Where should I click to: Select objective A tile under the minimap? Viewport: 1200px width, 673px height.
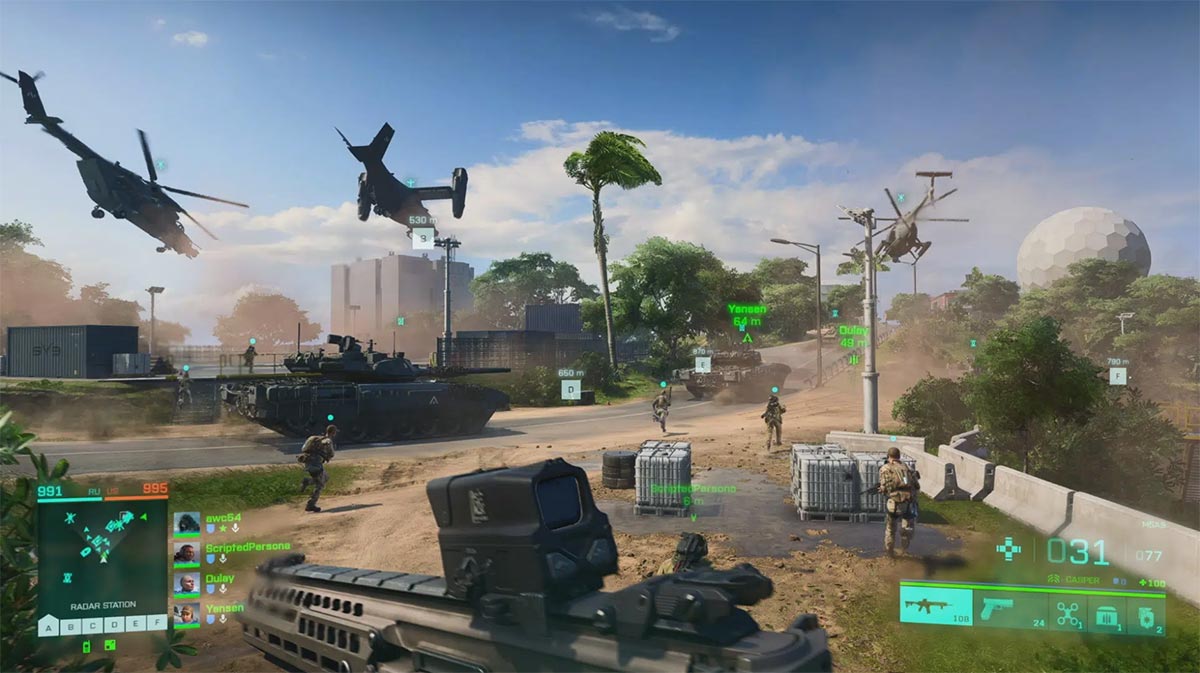(x=47, y=626)
